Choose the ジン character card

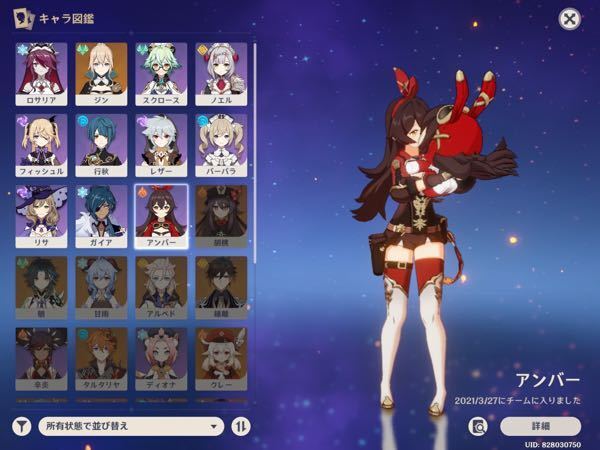(x=101, y=73)
